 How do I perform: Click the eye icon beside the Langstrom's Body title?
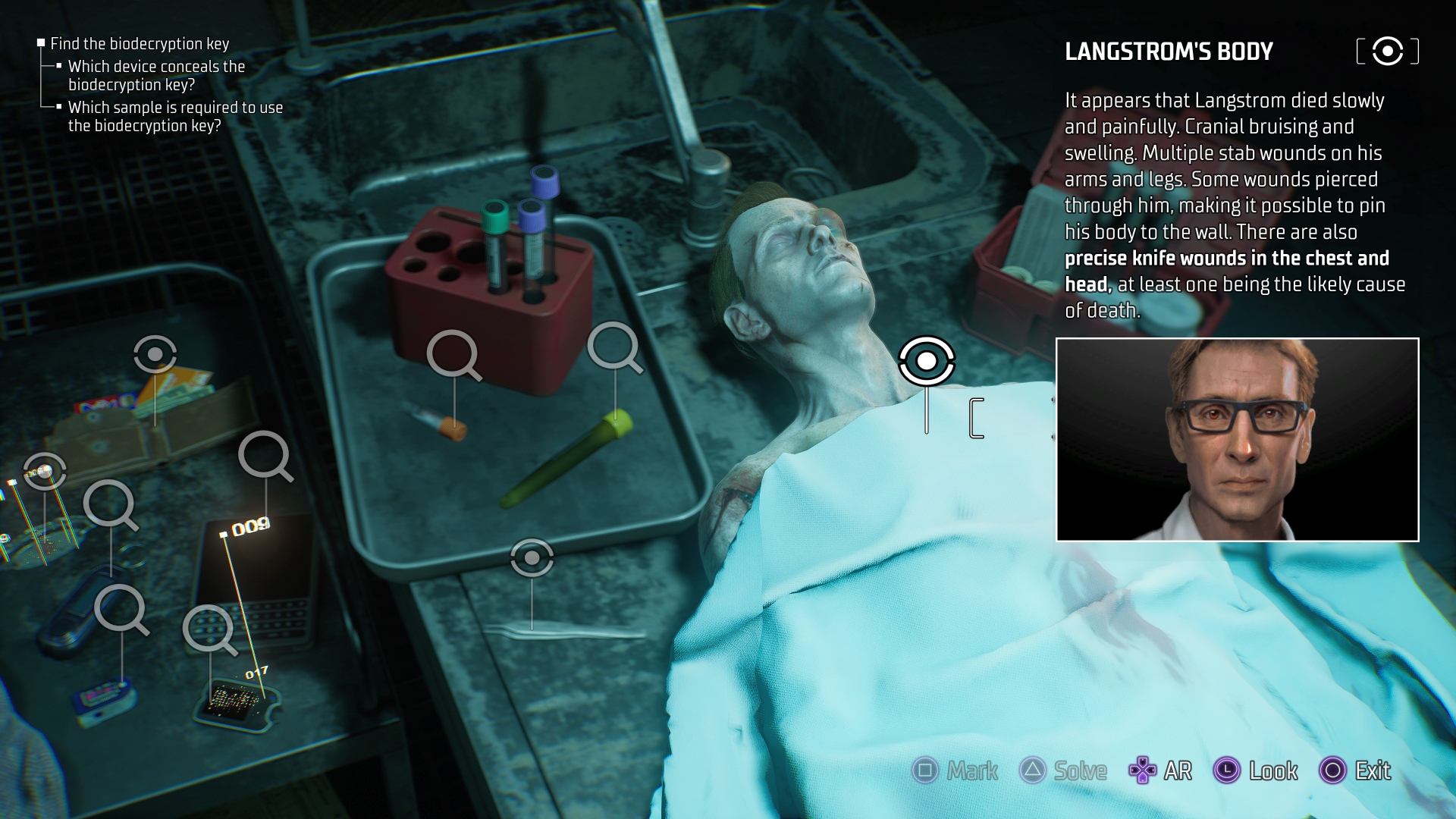click(x=1387, y=52)
